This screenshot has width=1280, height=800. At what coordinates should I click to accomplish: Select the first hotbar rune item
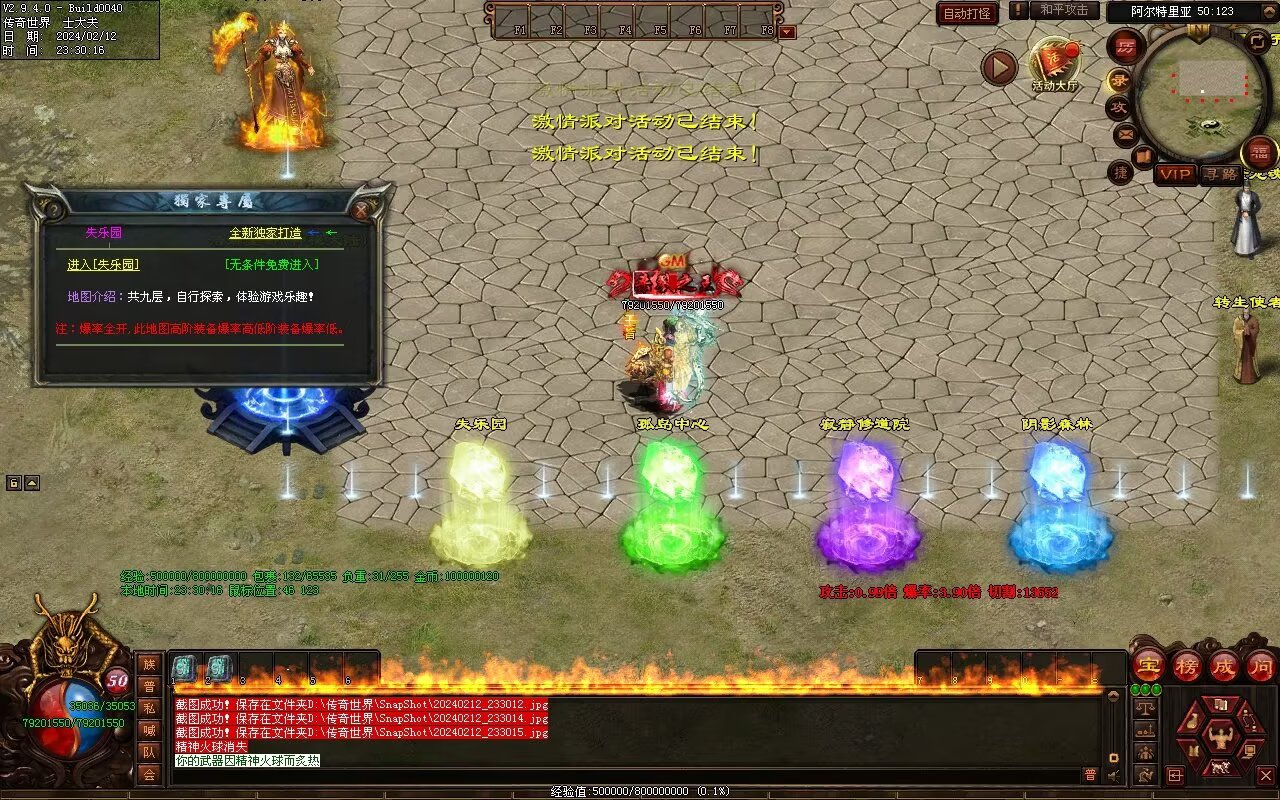click(185, 668)
